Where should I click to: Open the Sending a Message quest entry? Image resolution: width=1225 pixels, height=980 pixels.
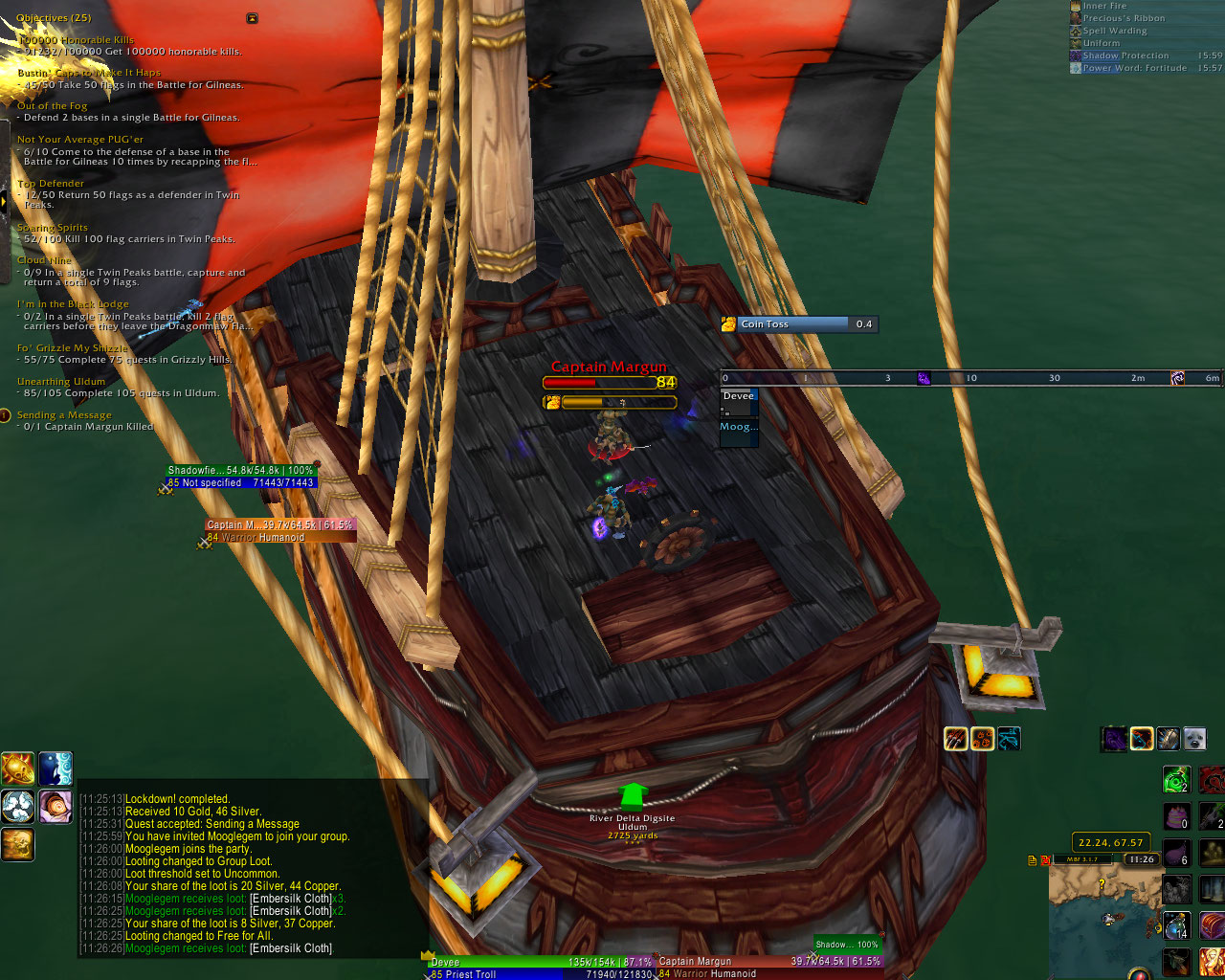coord(64,415)
